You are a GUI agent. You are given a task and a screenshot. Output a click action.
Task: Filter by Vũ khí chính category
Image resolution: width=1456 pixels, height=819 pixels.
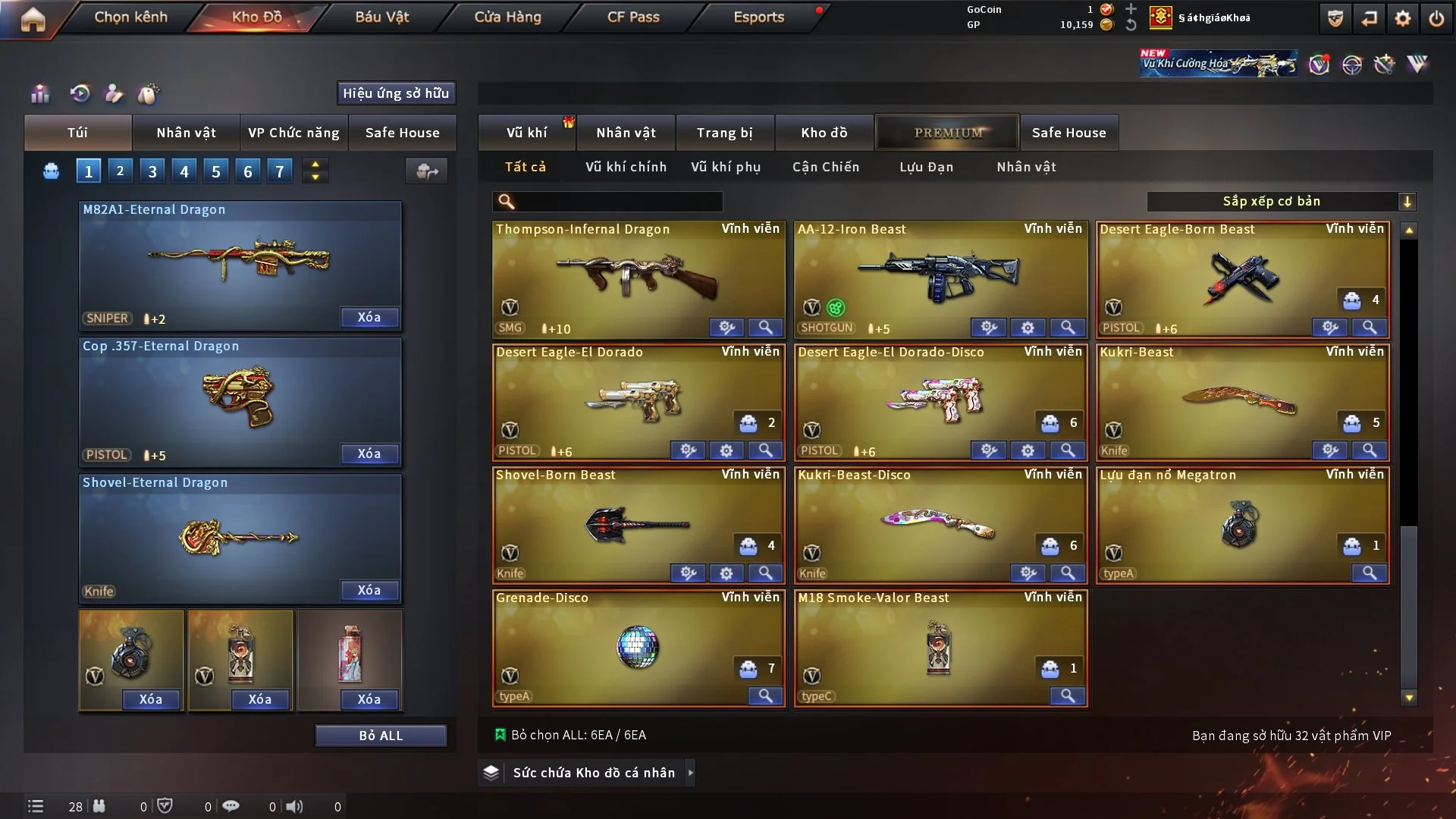pos(626,167)
